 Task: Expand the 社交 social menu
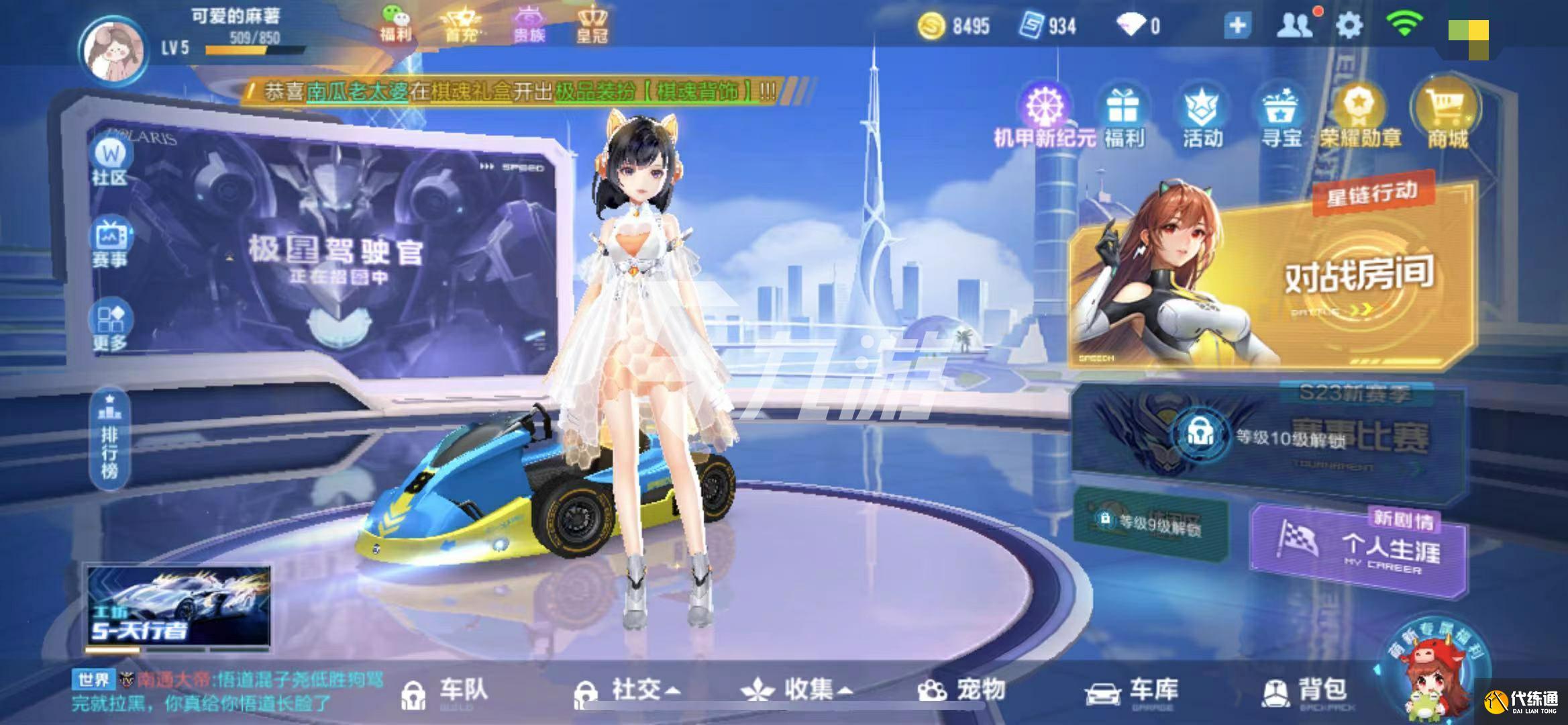coord(629,688)
